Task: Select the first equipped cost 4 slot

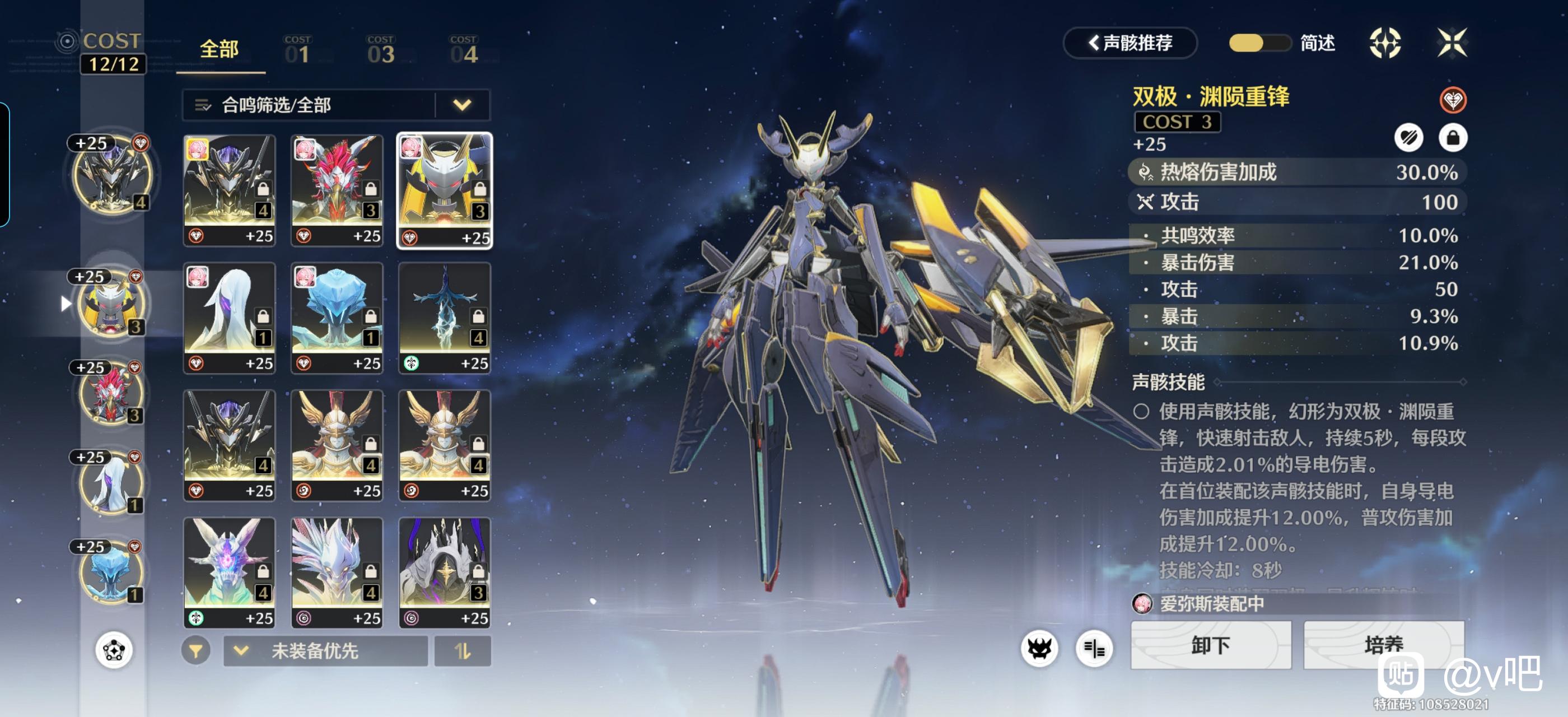Action: [112, 175]
